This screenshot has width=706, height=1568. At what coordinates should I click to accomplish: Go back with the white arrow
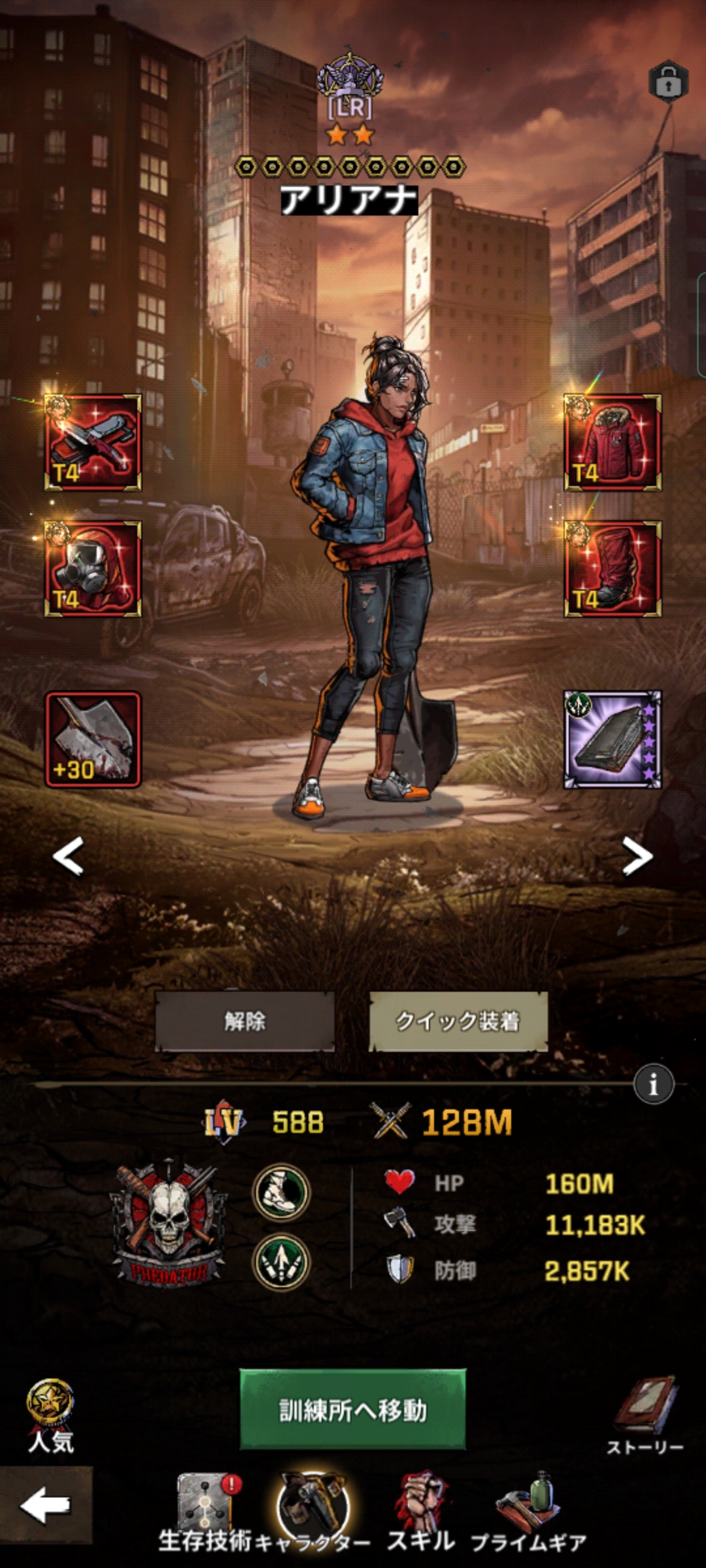coord(45,1505)
